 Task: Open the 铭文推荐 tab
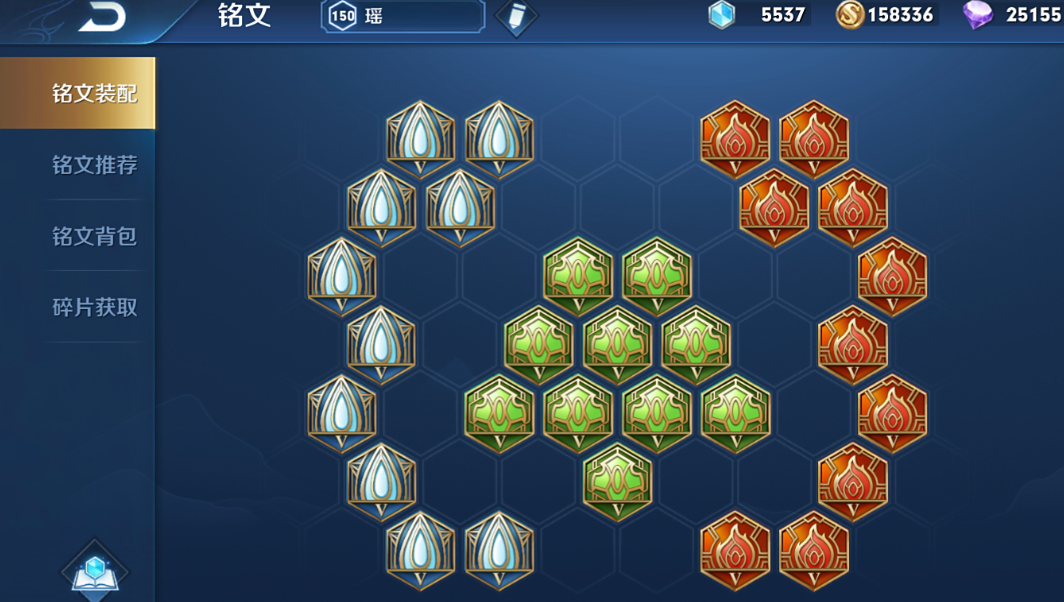[94, 165]
